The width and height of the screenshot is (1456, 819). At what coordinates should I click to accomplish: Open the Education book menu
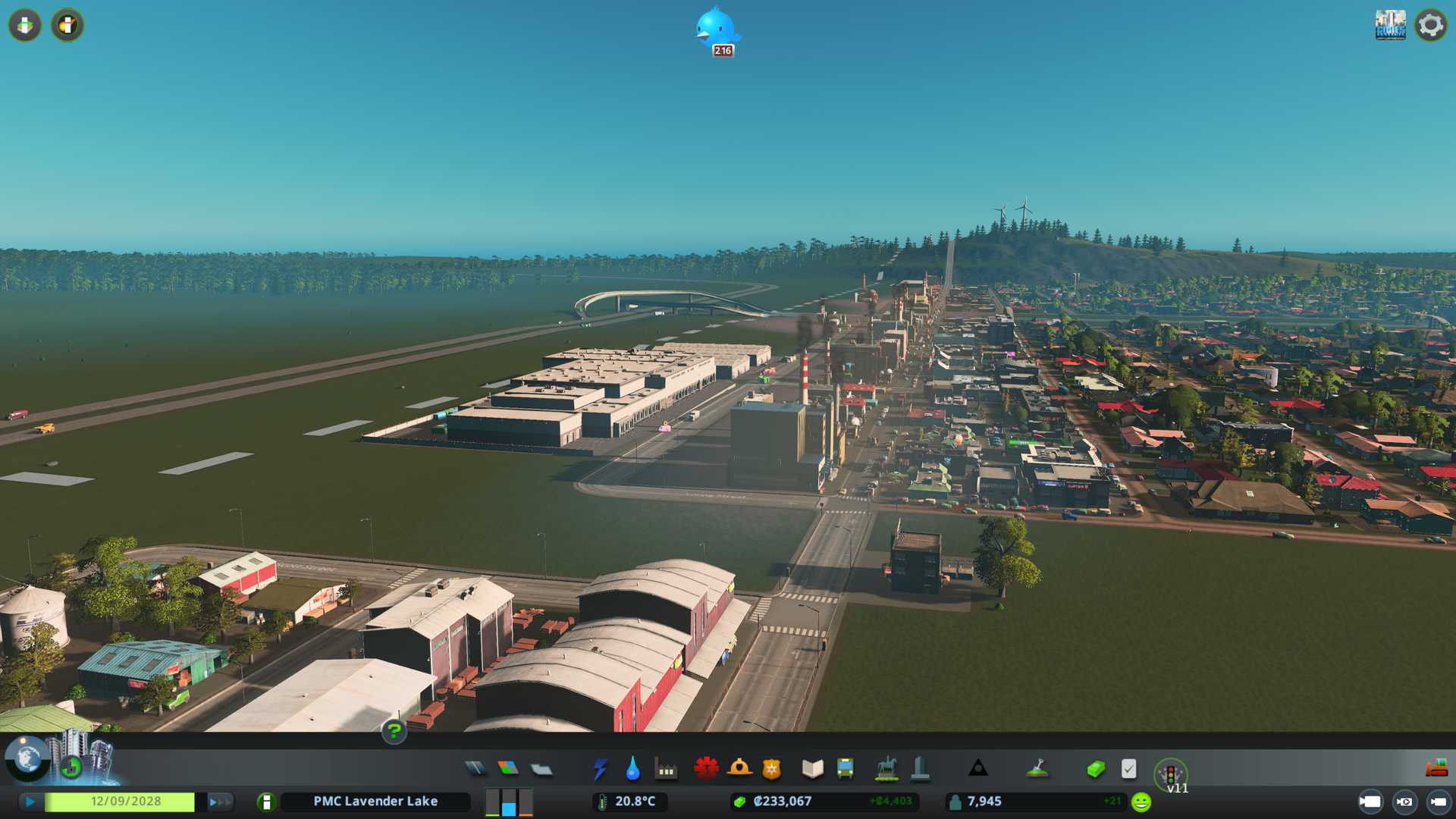pyautogui.click(x=812, y=769)
